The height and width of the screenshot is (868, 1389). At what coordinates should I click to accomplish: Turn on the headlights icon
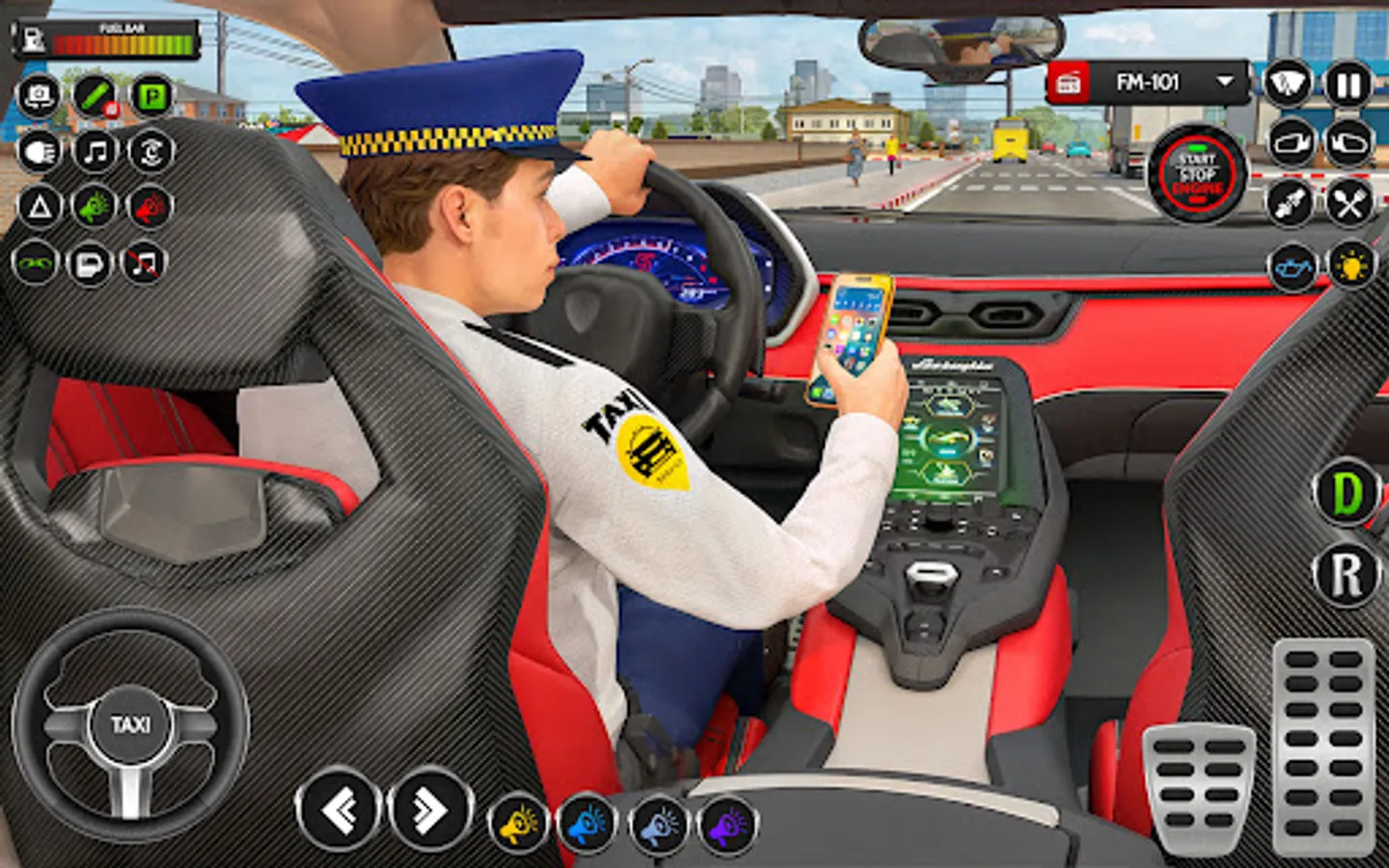[39, 152]
